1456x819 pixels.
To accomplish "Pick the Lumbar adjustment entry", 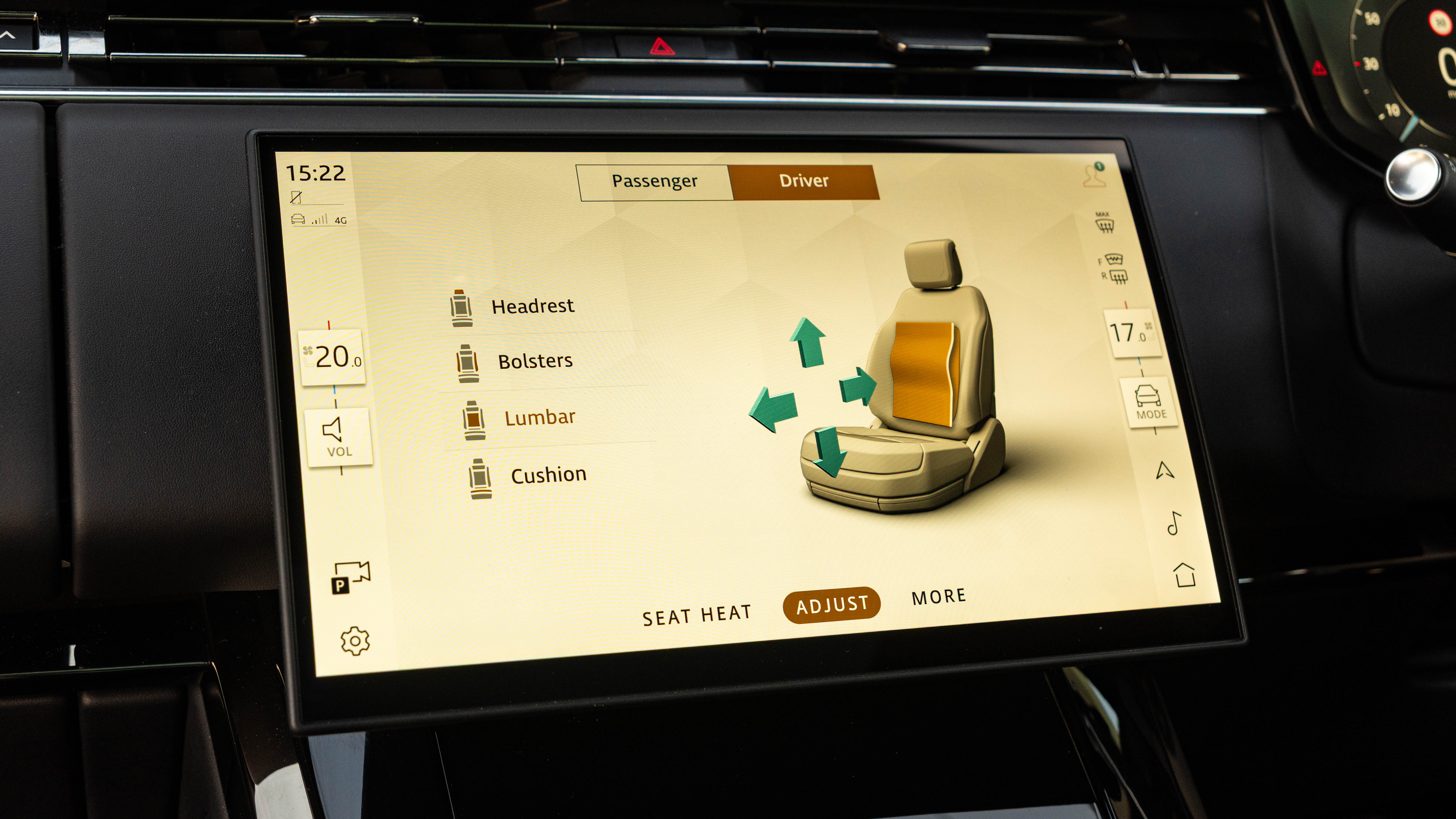I will coord(539,418).
